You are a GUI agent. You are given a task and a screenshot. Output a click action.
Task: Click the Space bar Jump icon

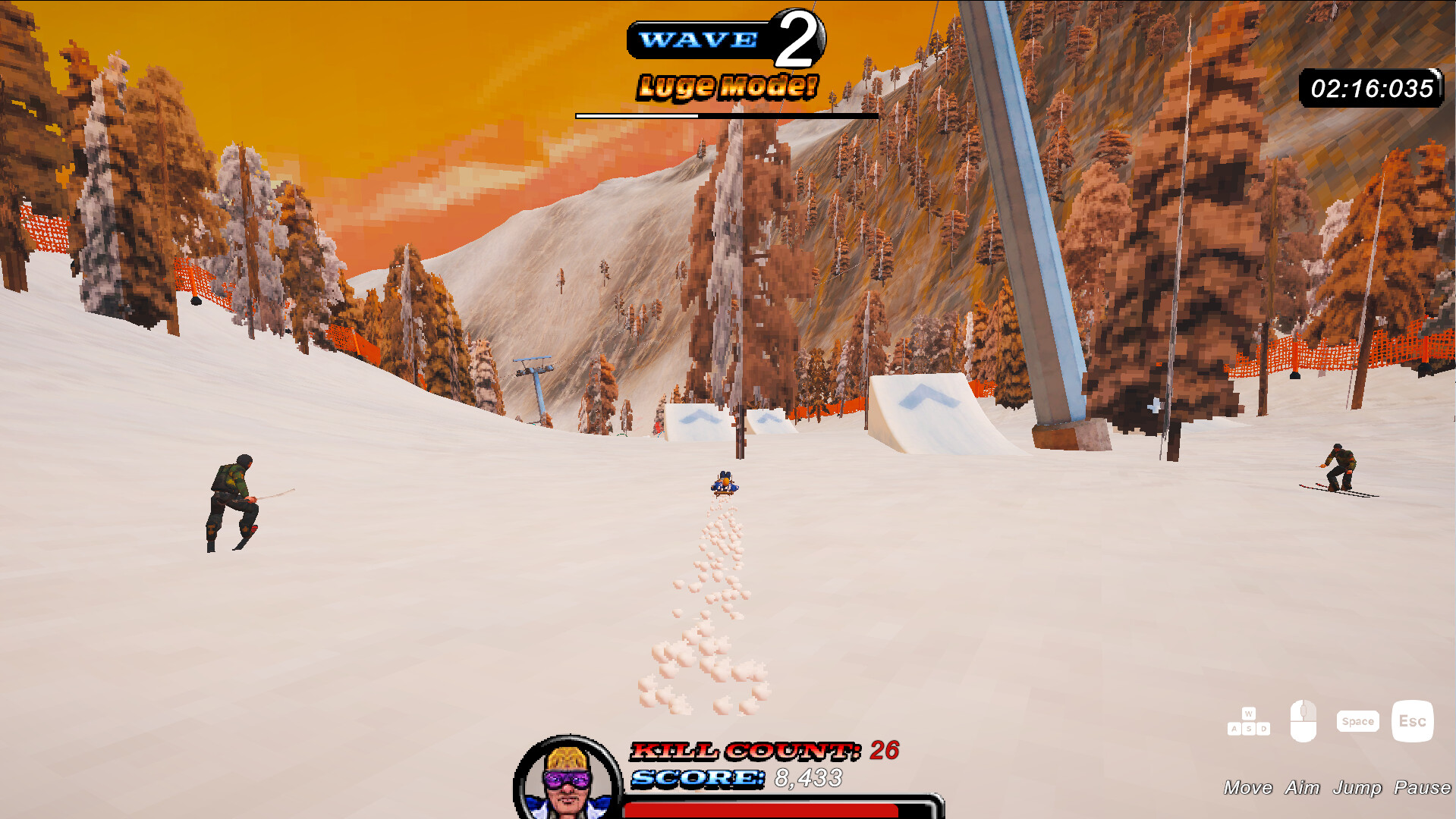[x=1357, y=720]
